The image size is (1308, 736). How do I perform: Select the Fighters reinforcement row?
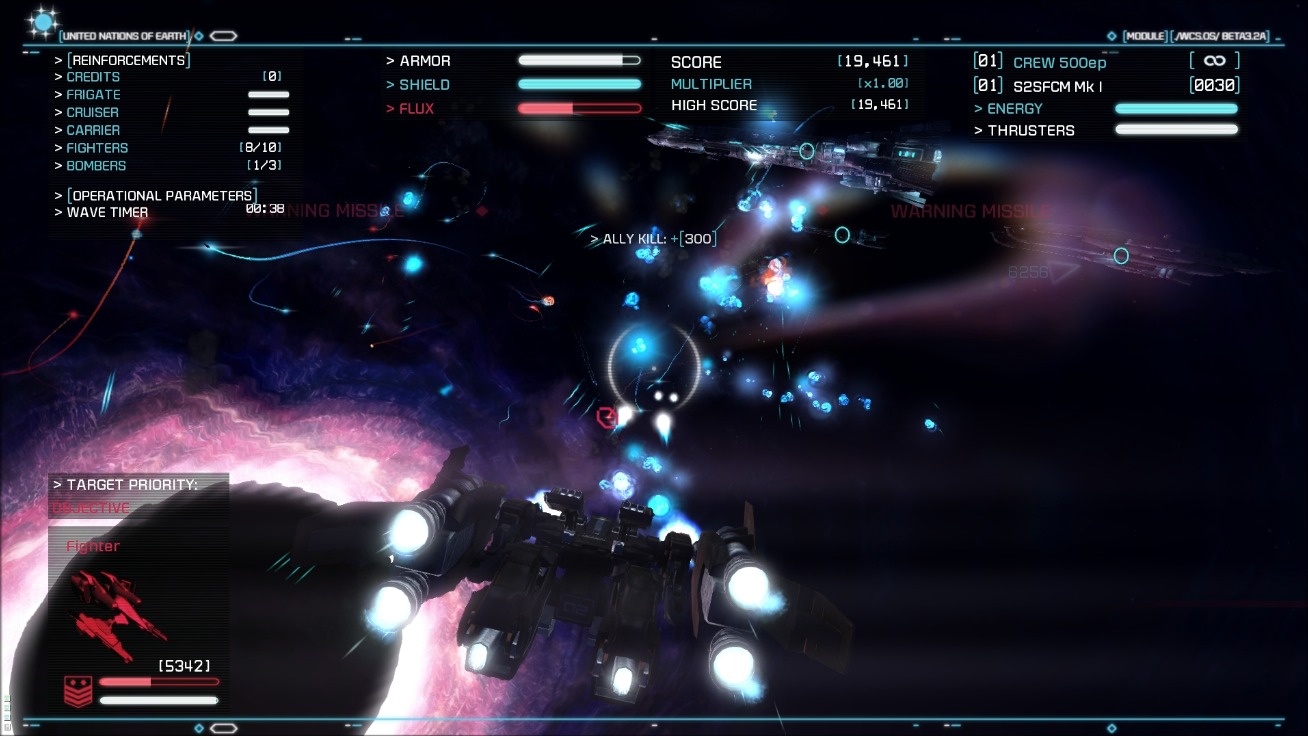click(97, 148)
